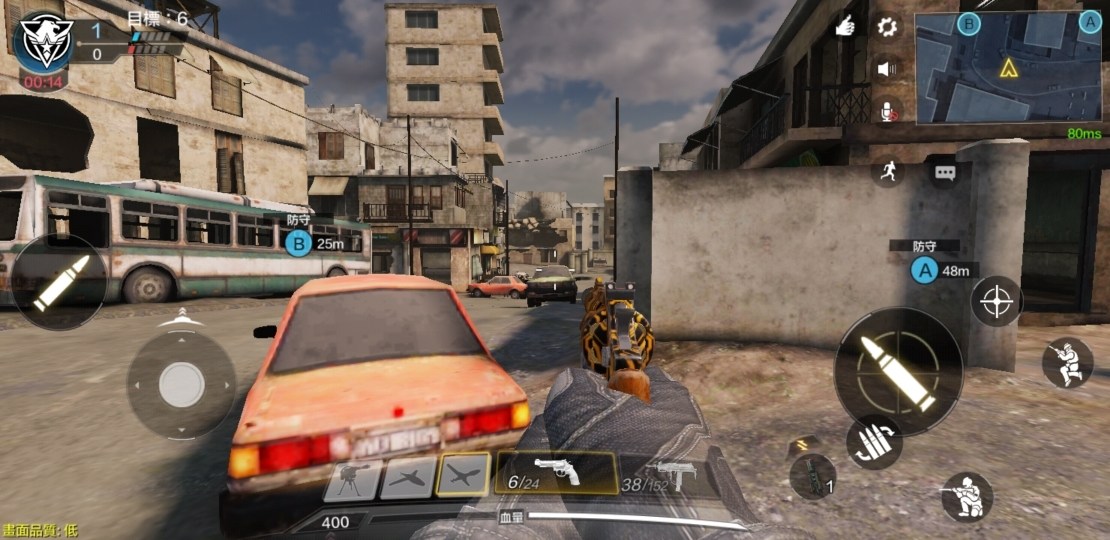Image resolution: width=1110 pixels, height=540 pixels.
Task: Open the chat speech-bubble button
Action: 945,172
